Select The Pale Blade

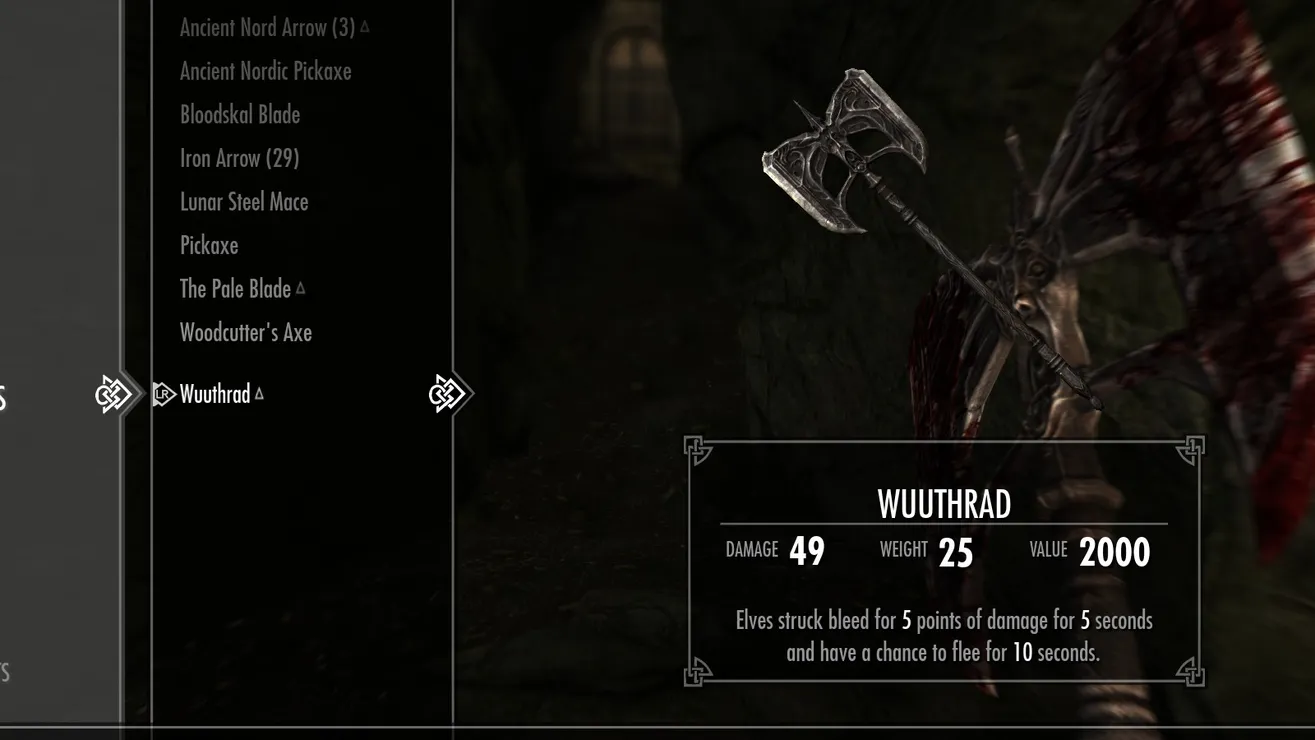point(235,289)
